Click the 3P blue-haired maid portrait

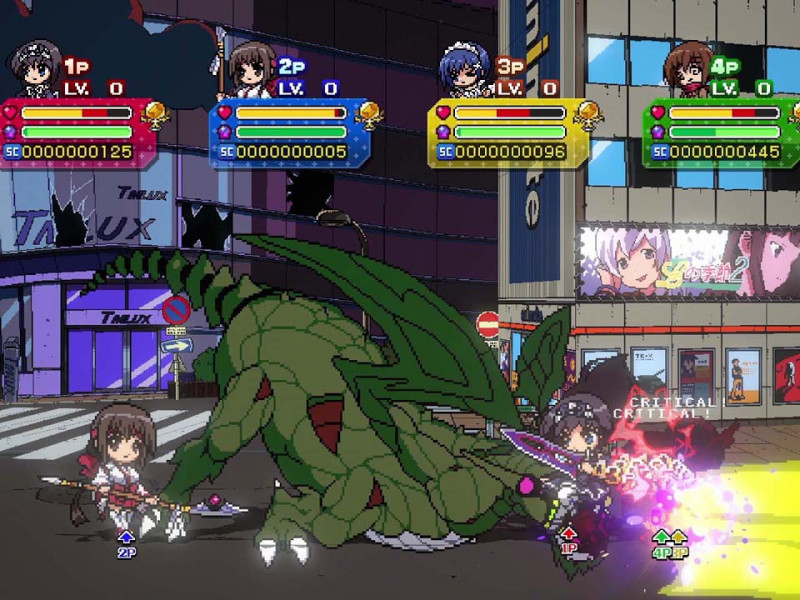[464, 70]
